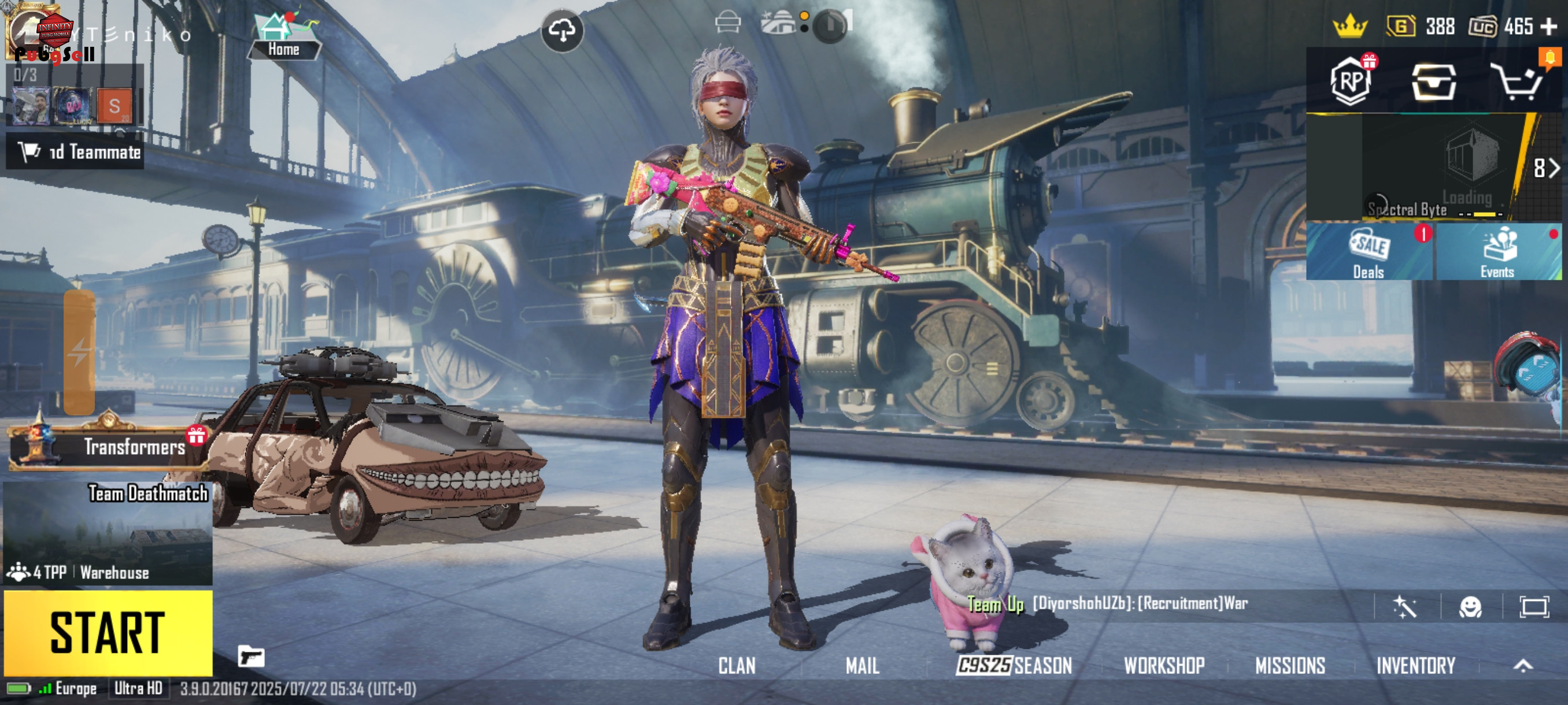Open the emote smiley face icon
The image size is (1568, 705).
click(x=1470, y=606)
